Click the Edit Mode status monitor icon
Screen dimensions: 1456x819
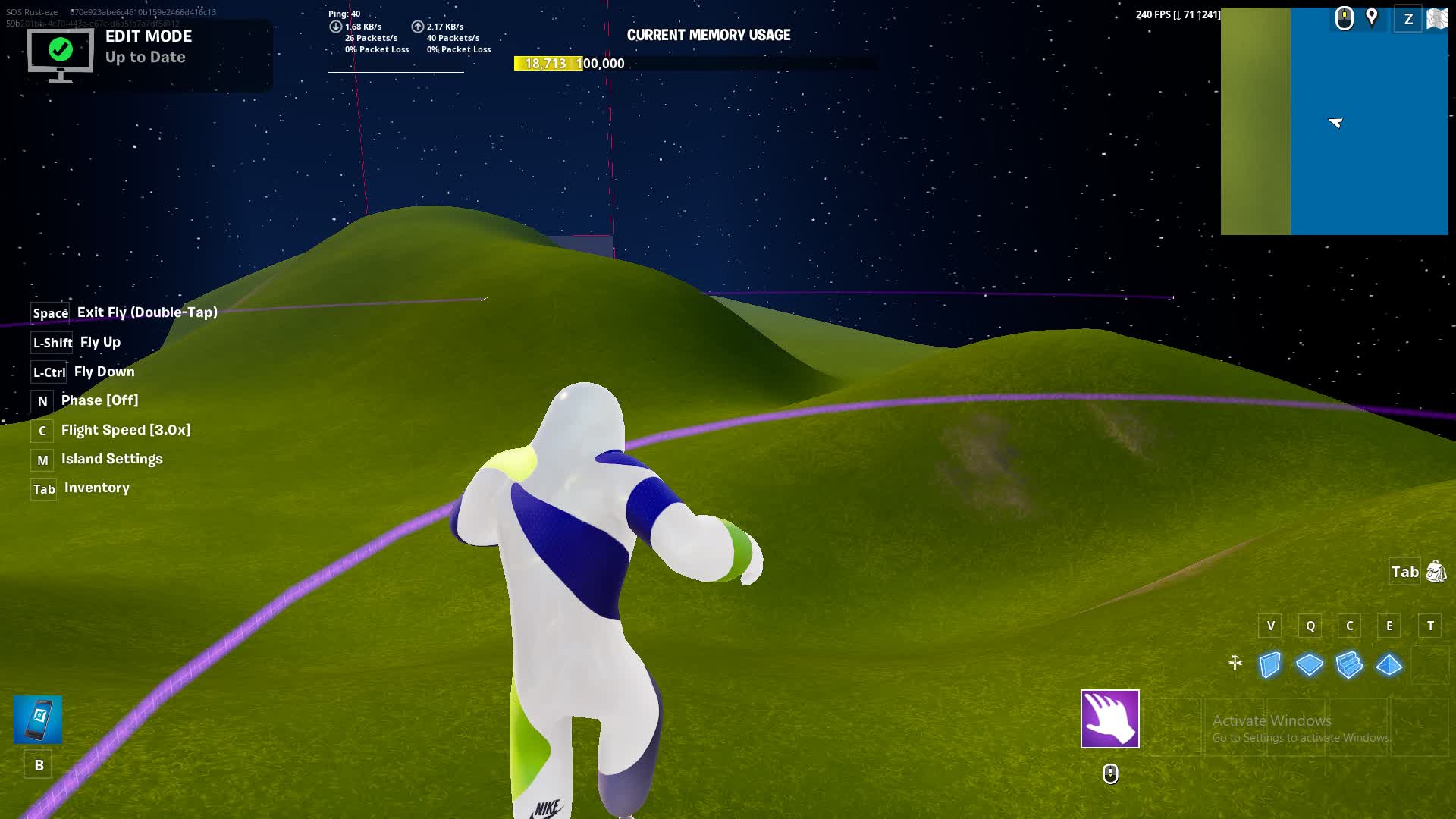(61, 53)
